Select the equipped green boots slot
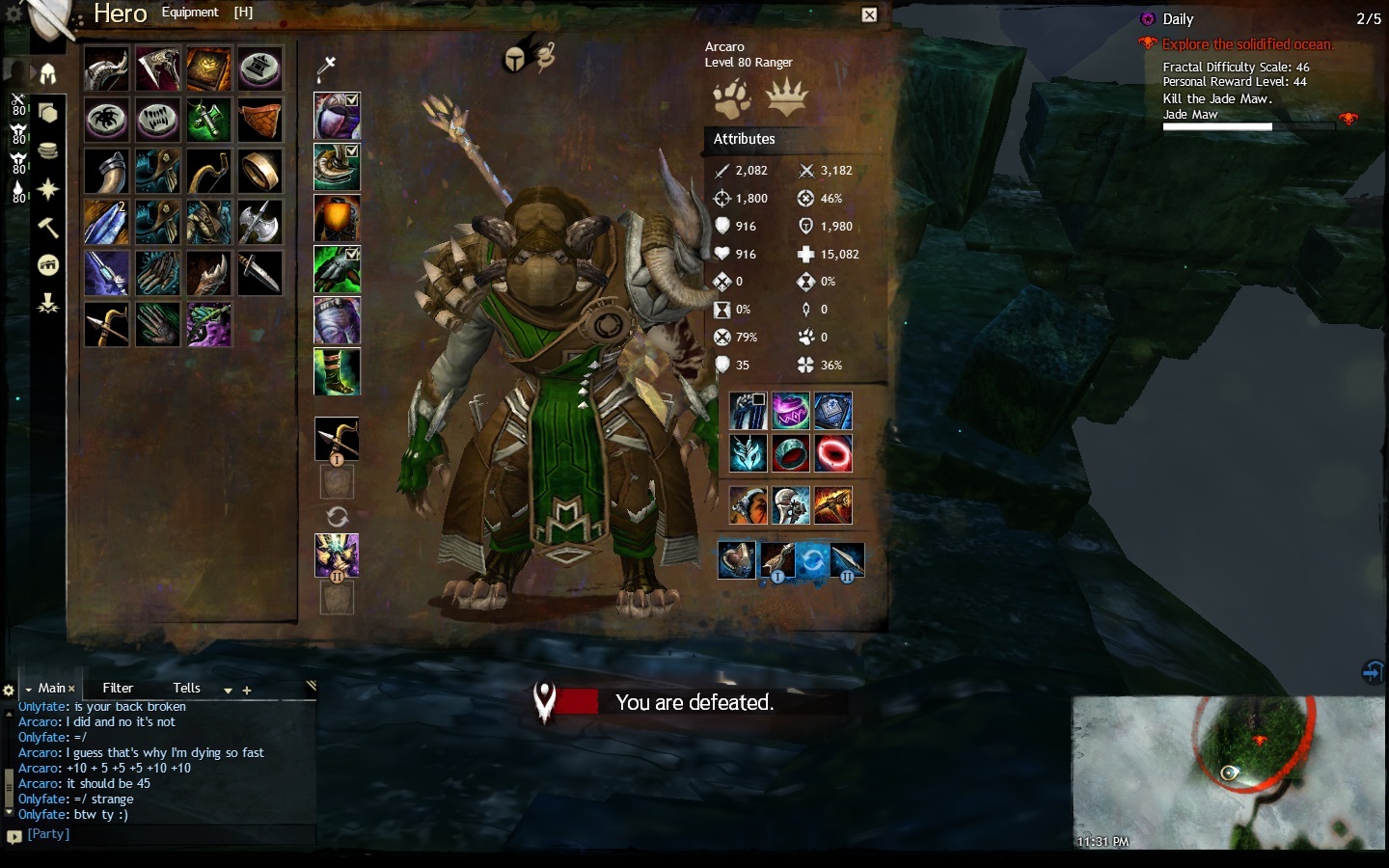 tap(337, 371)
